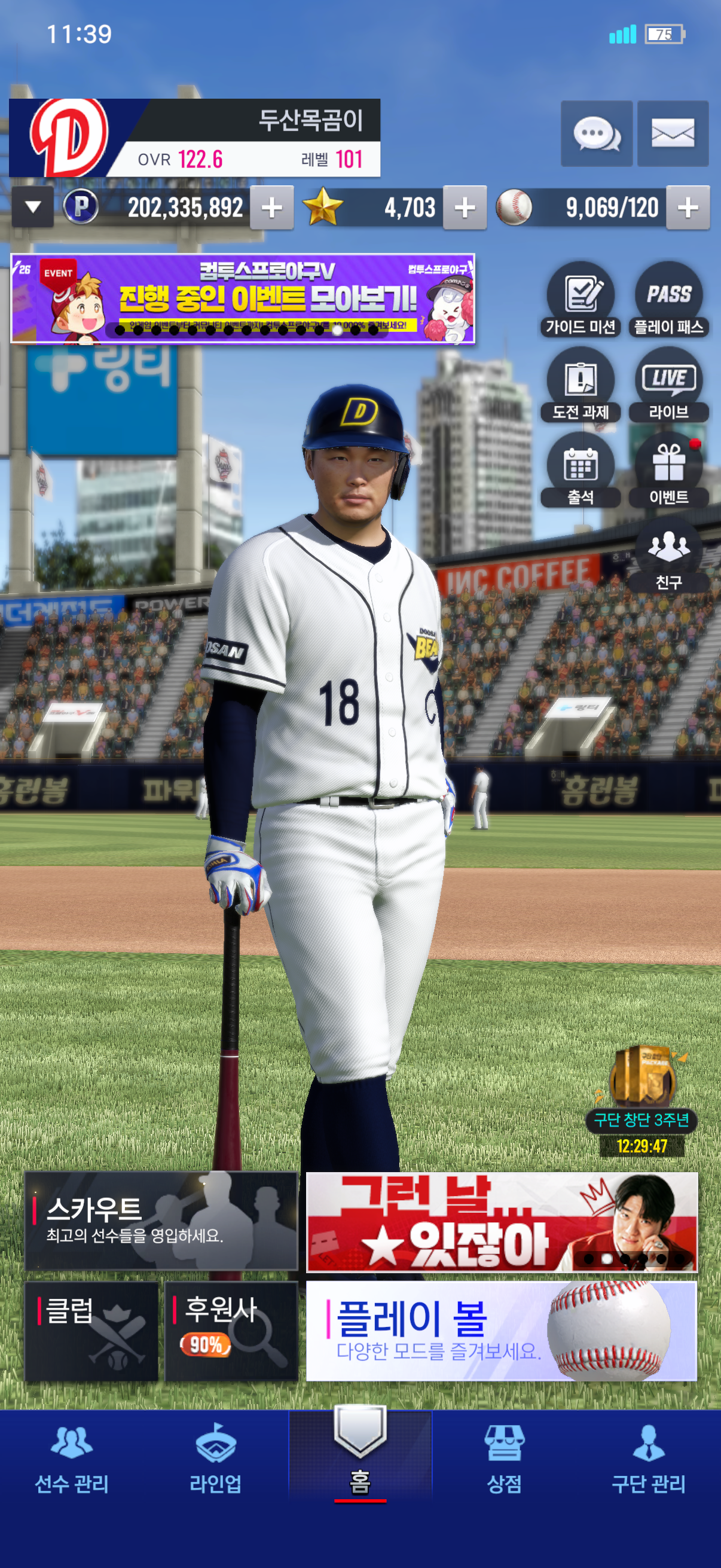
Task: Expand the currency dropdown arrow
Action: coord(33,208)
